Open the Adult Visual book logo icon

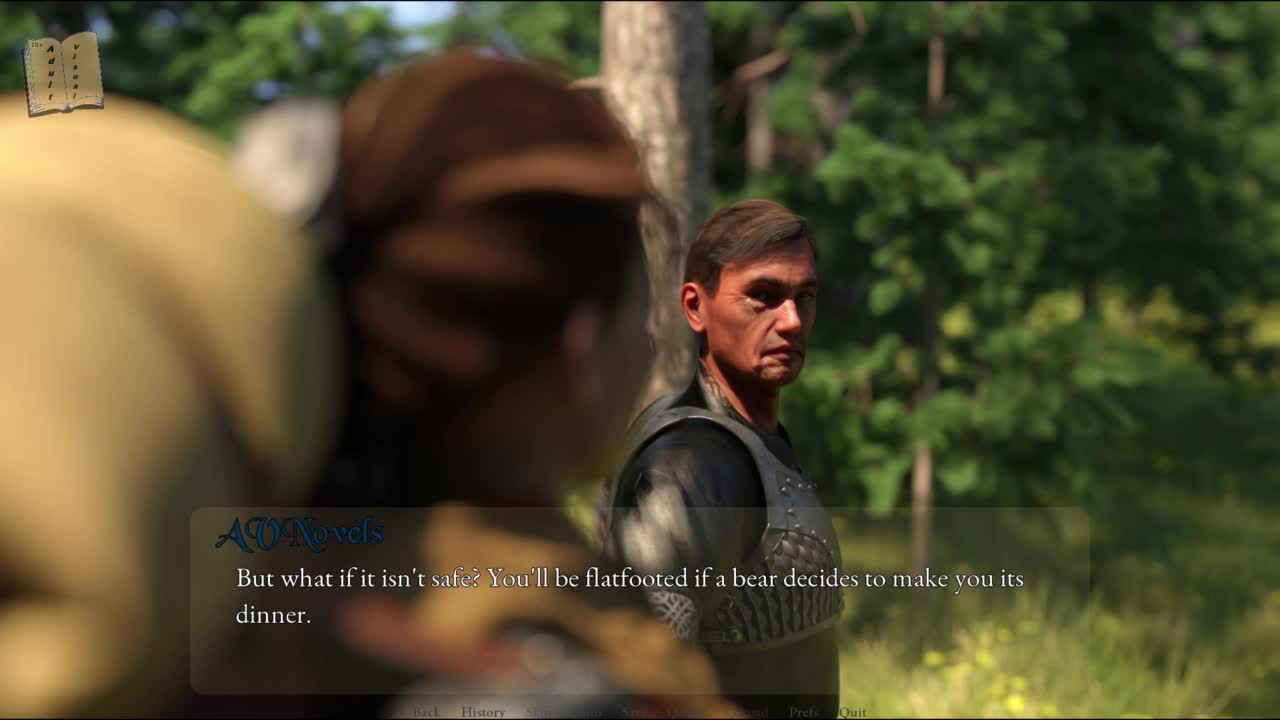pyautogui.click(x=63, y=73)
